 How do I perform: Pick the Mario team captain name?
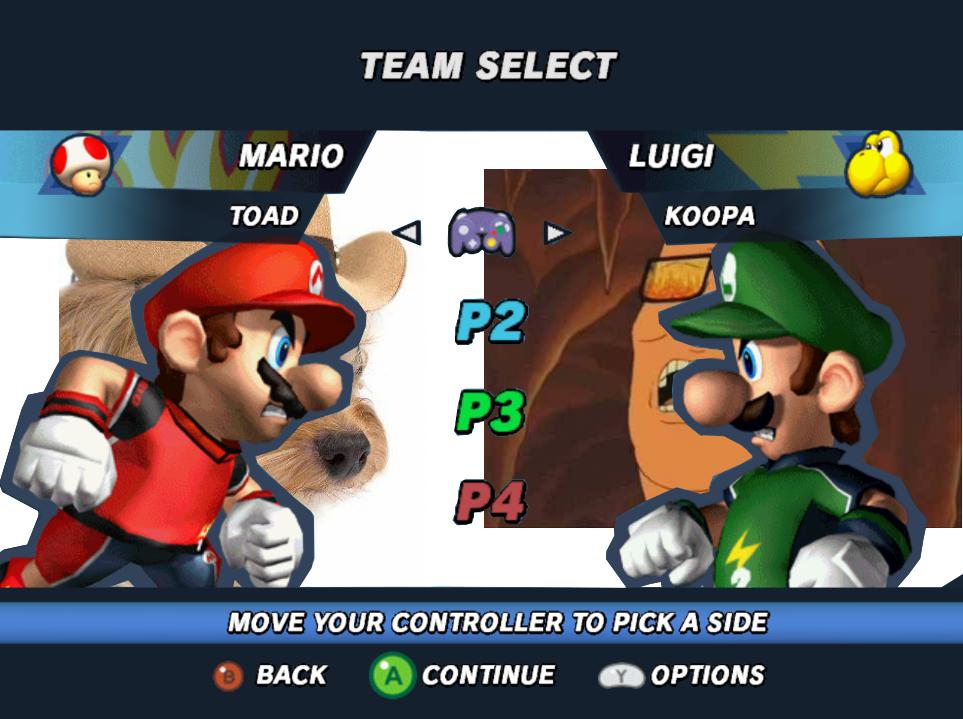coord(291,156)
